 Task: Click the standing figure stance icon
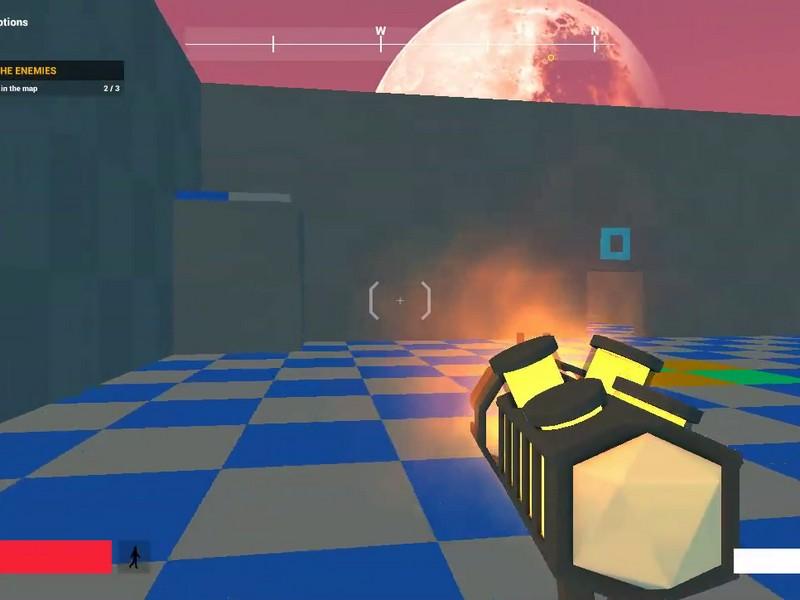click(134, 557)
